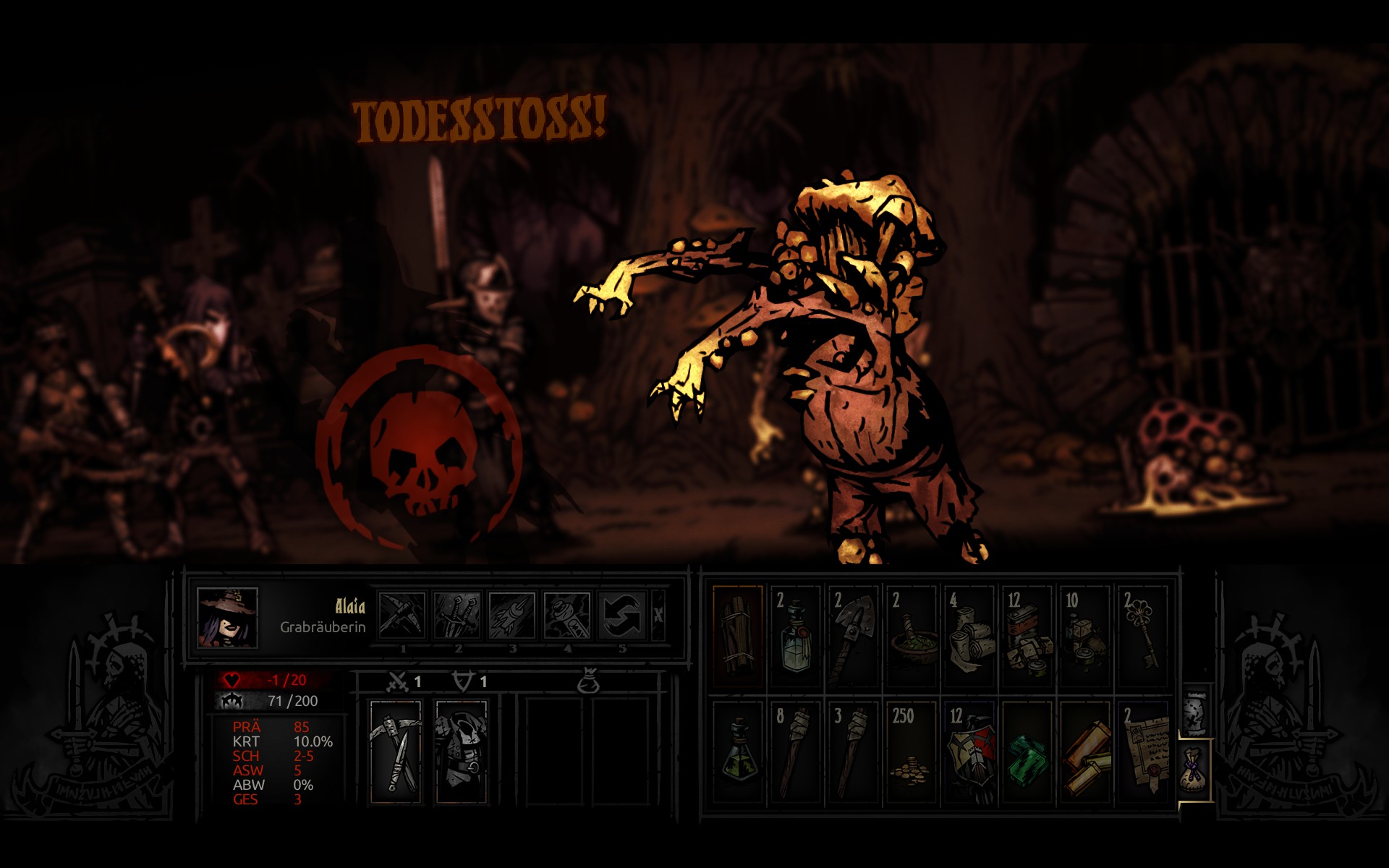Use the pickaxe attack skill

tap(402, 616)
